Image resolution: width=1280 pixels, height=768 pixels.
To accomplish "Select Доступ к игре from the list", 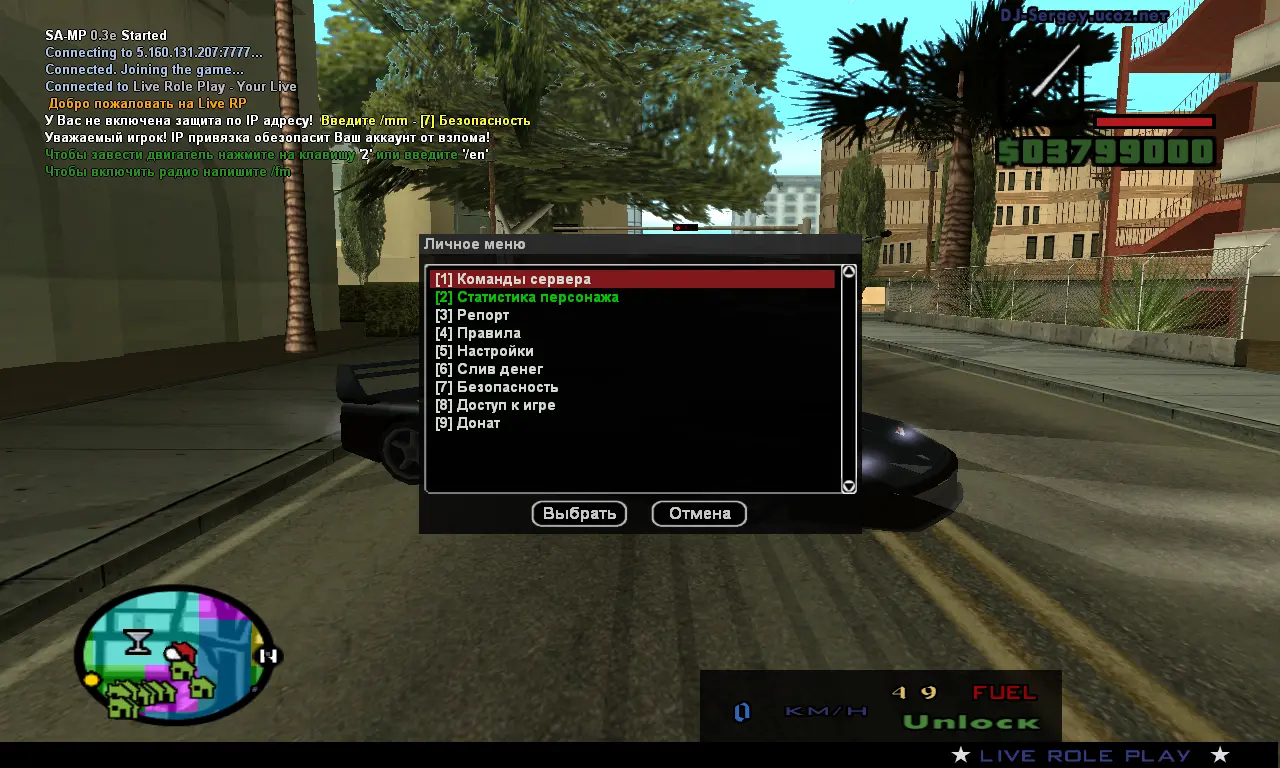I will click(x=495, y=405).
